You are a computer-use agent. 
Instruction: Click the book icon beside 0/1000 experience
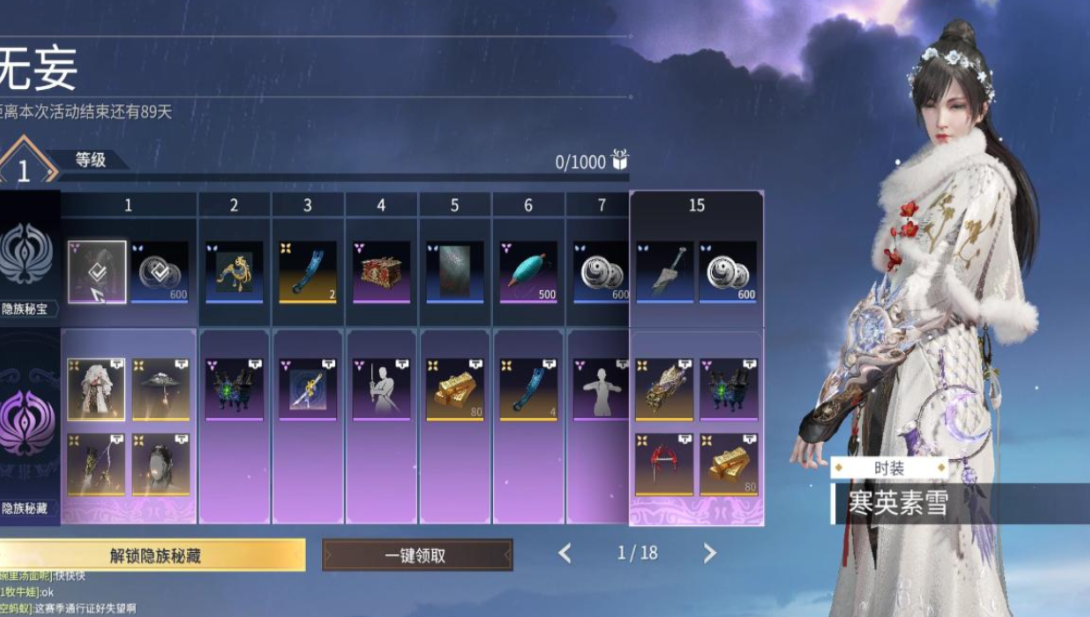coord(620,161)
